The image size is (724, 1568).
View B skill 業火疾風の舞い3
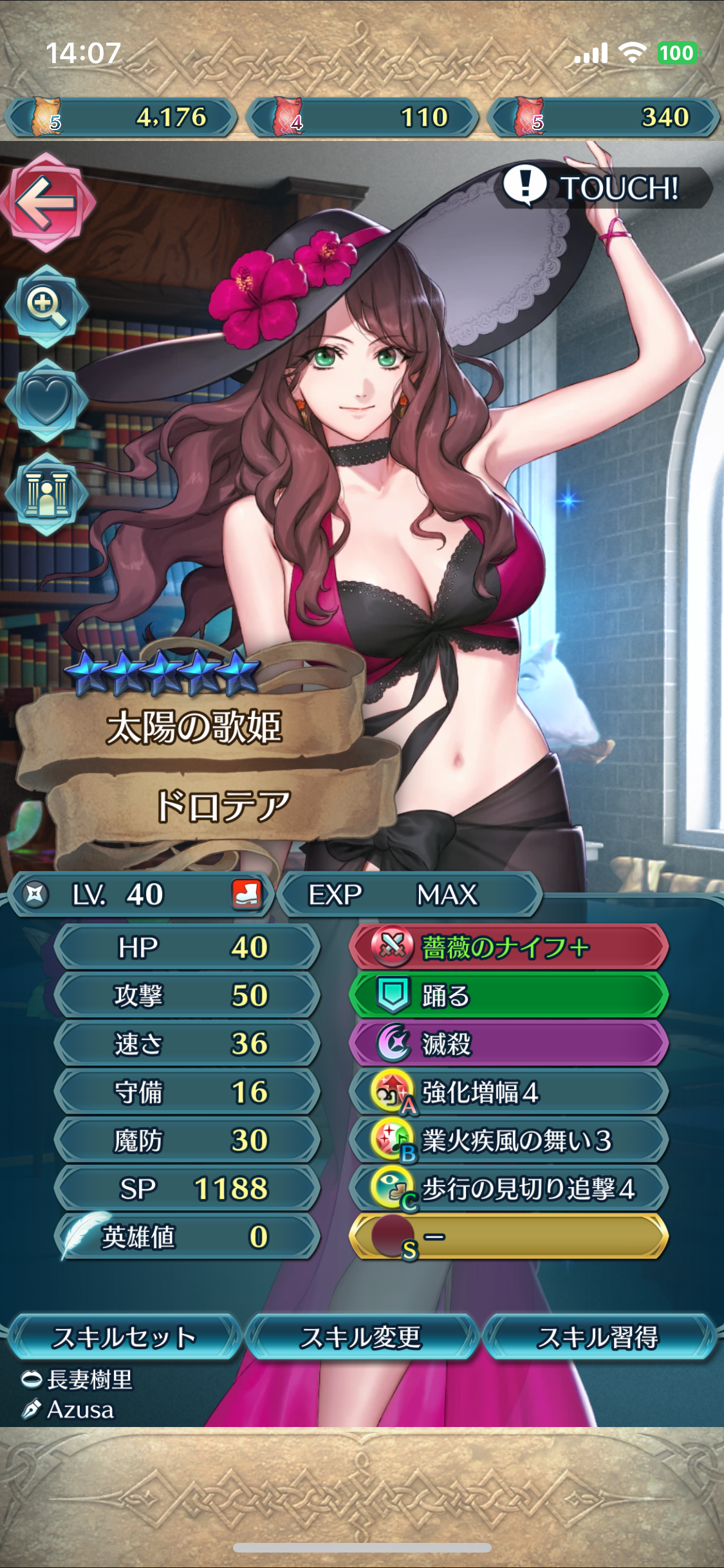pyautogui.click(x=509, y=1140)
